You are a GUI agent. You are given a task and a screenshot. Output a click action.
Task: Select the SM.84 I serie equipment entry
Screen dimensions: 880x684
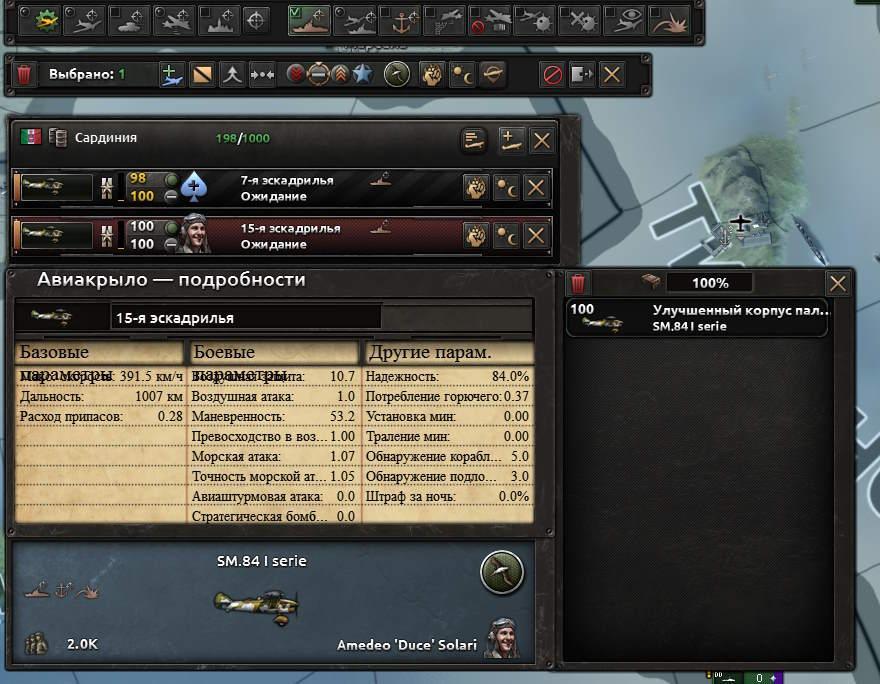click(x=697, y=318)
